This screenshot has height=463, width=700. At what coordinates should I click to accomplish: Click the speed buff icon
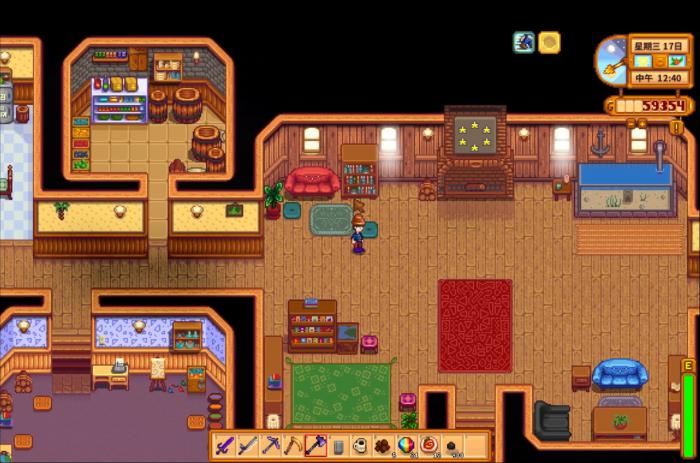(524, 42)
